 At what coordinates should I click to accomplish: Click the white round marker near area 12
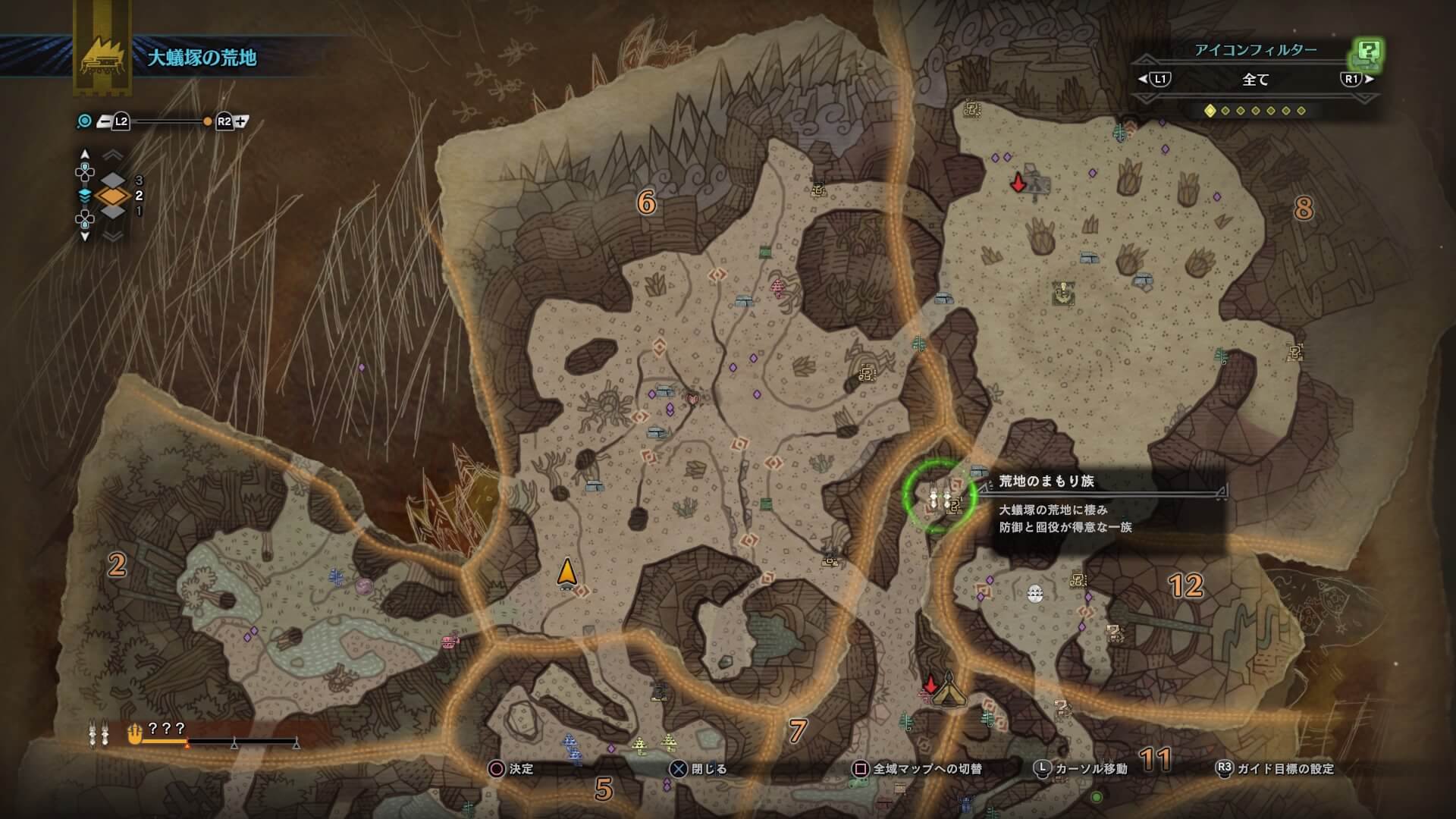point(1035,594)
